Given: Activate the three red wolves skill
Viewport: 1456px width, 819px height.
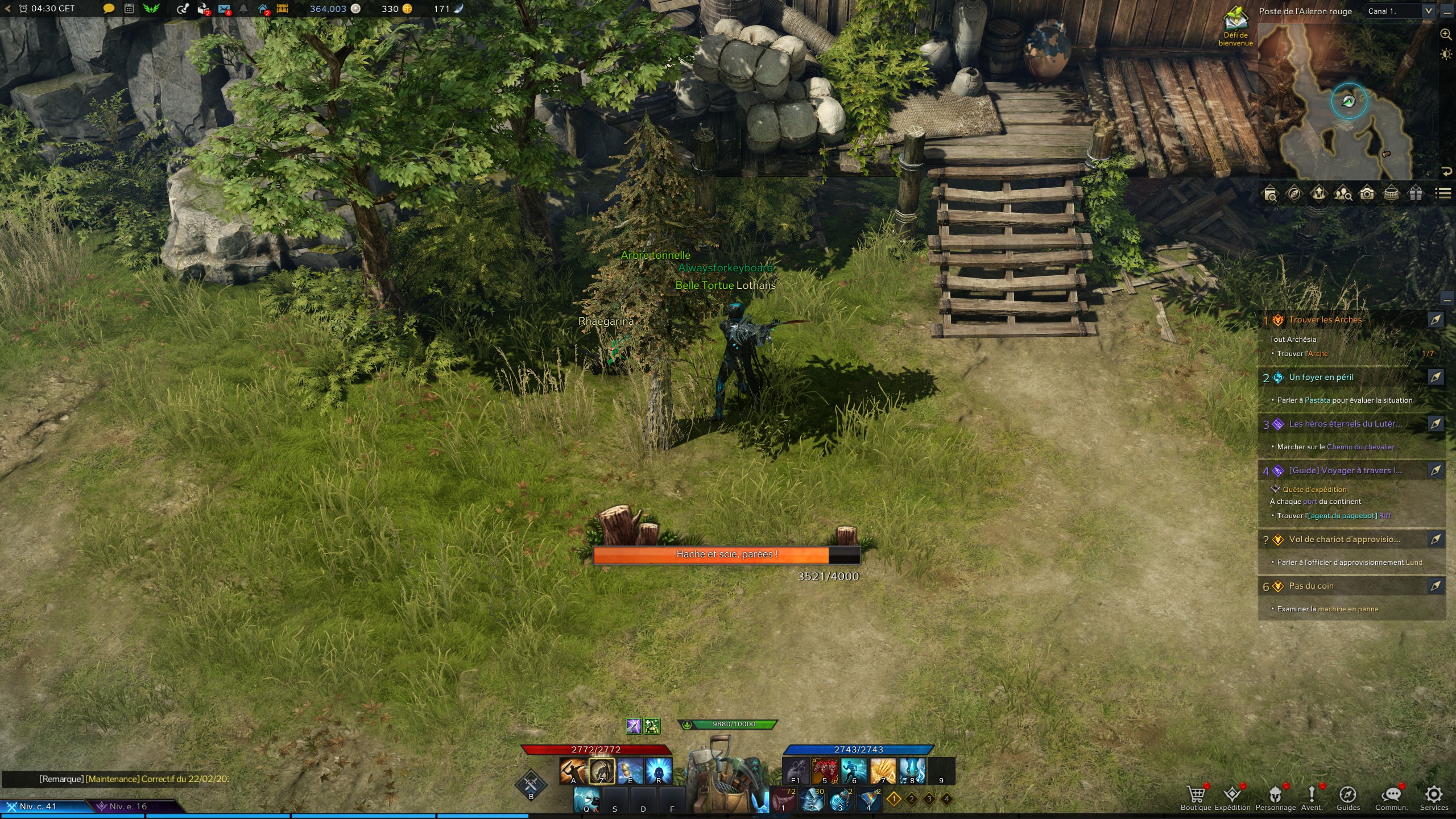Looking at the screenshot, I should pyautogui.click(x=825, y=771).
